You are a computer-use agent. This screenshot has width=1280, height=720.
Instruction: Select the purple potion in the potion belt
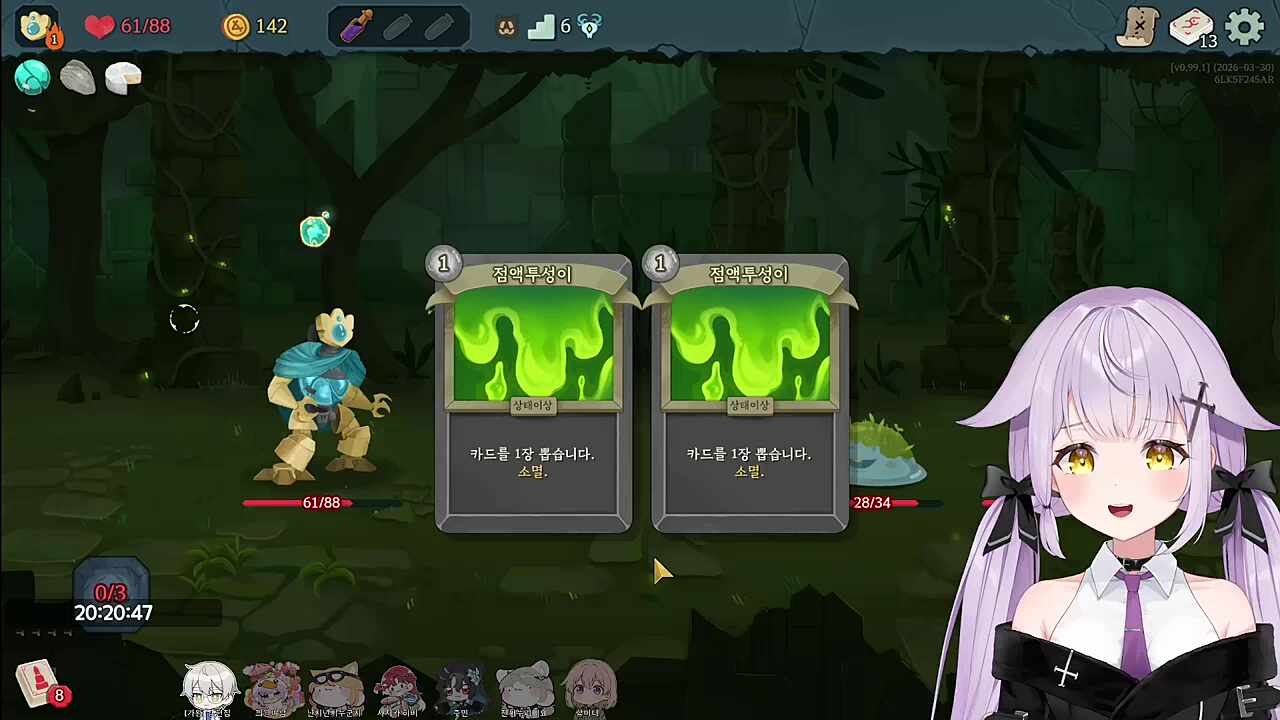coord(356,27)
